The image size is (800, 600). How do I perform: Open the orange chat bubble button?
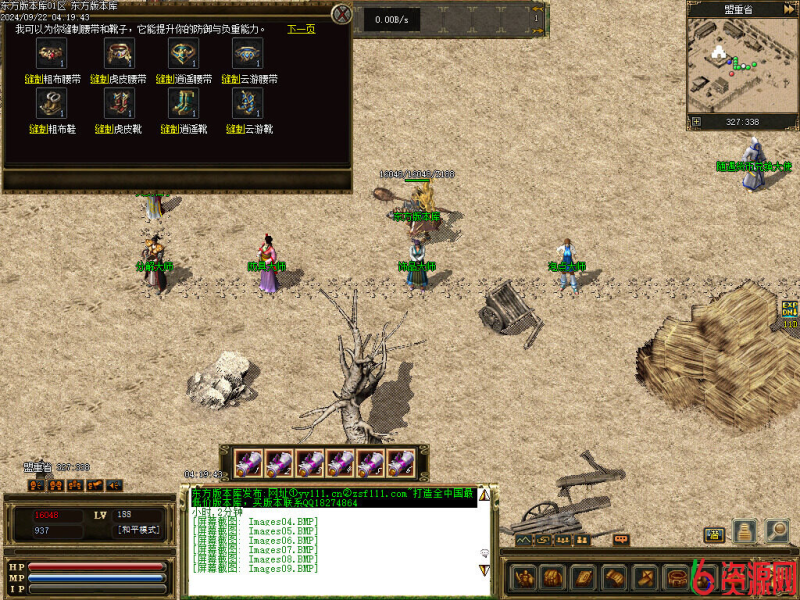[621, 540]
